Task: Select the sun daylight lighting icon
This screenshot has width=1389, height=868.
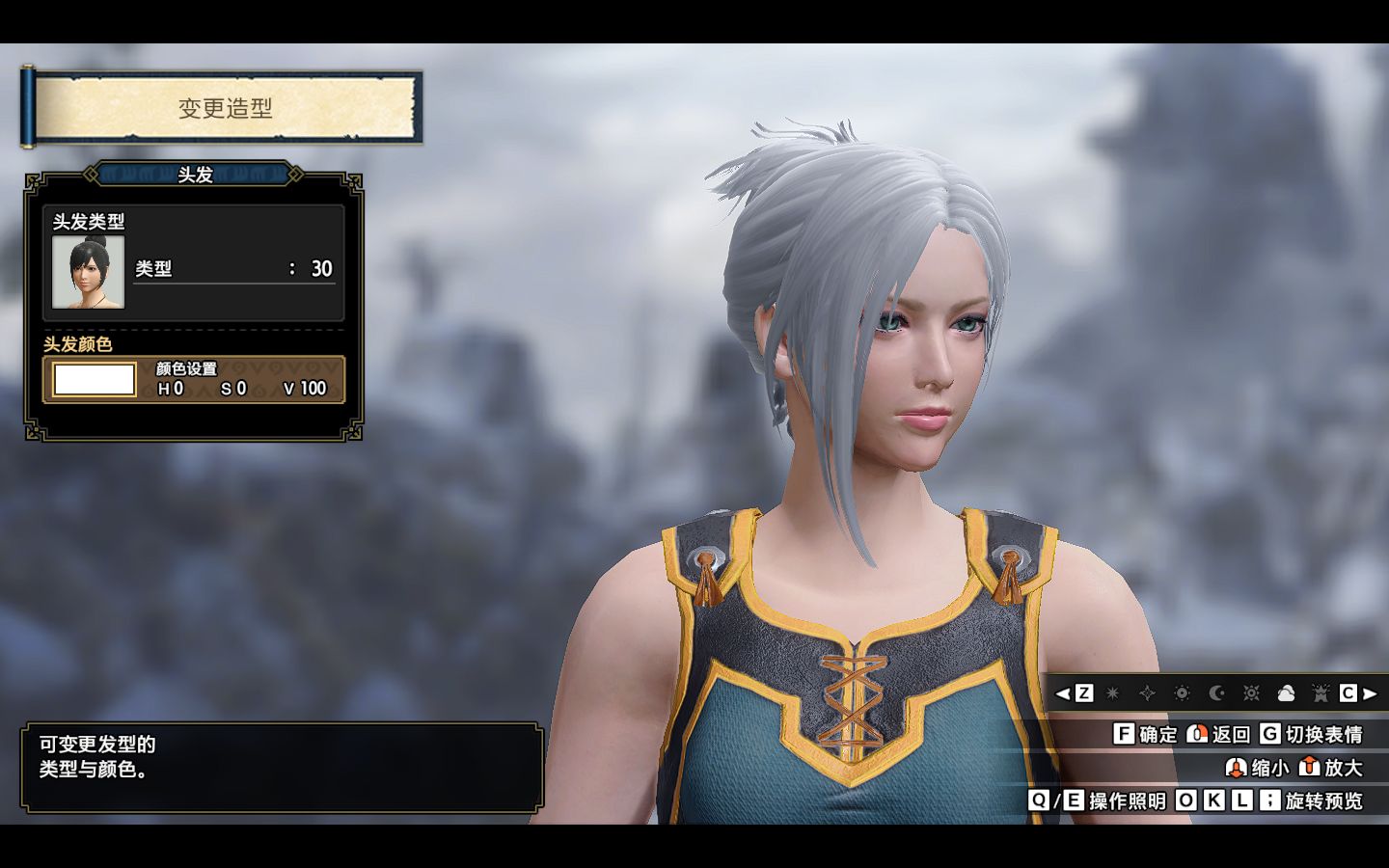Action: tap(1183, 693)
